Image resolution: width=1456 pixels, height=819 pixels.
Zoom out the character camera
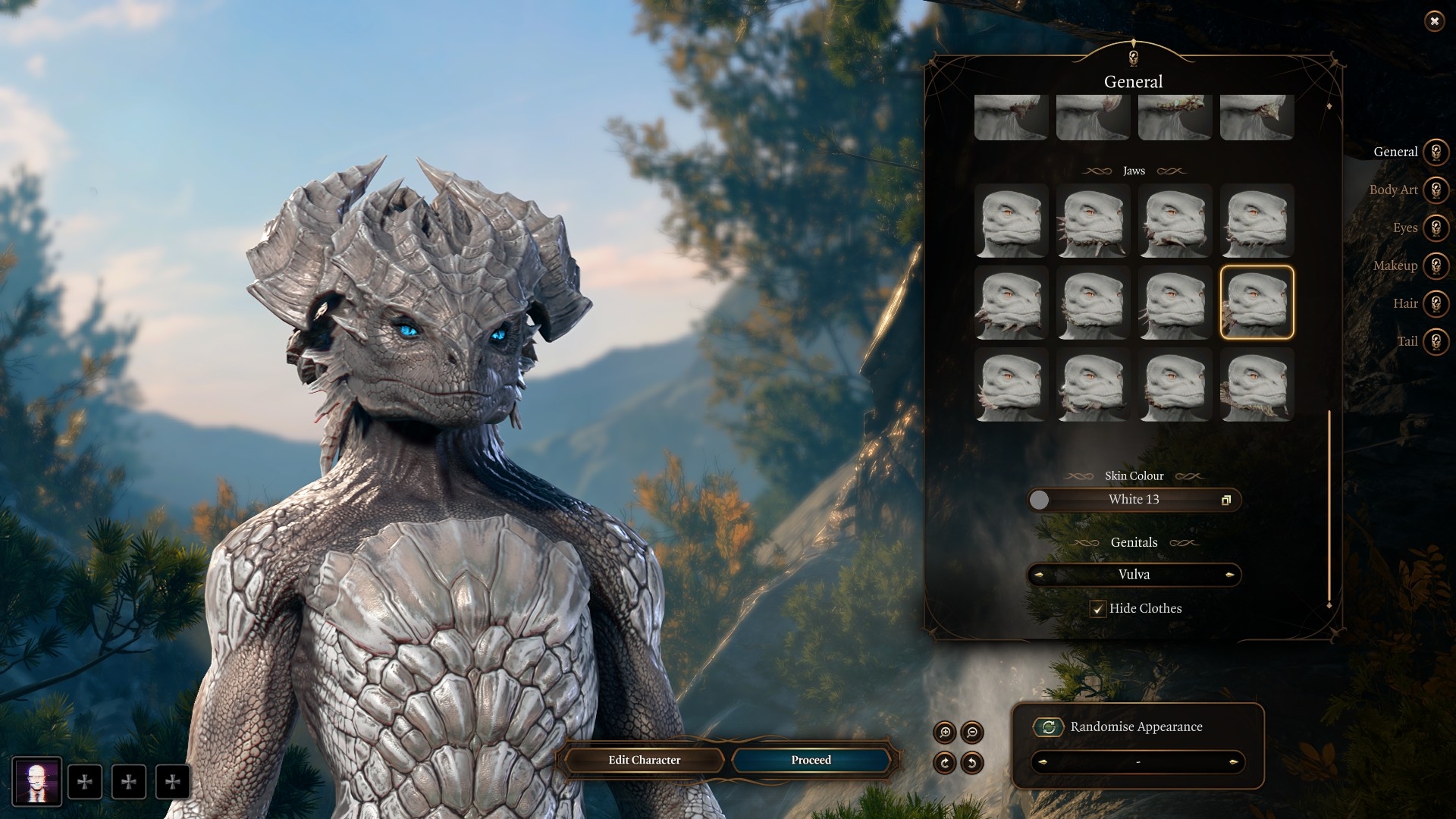point(972,733)
